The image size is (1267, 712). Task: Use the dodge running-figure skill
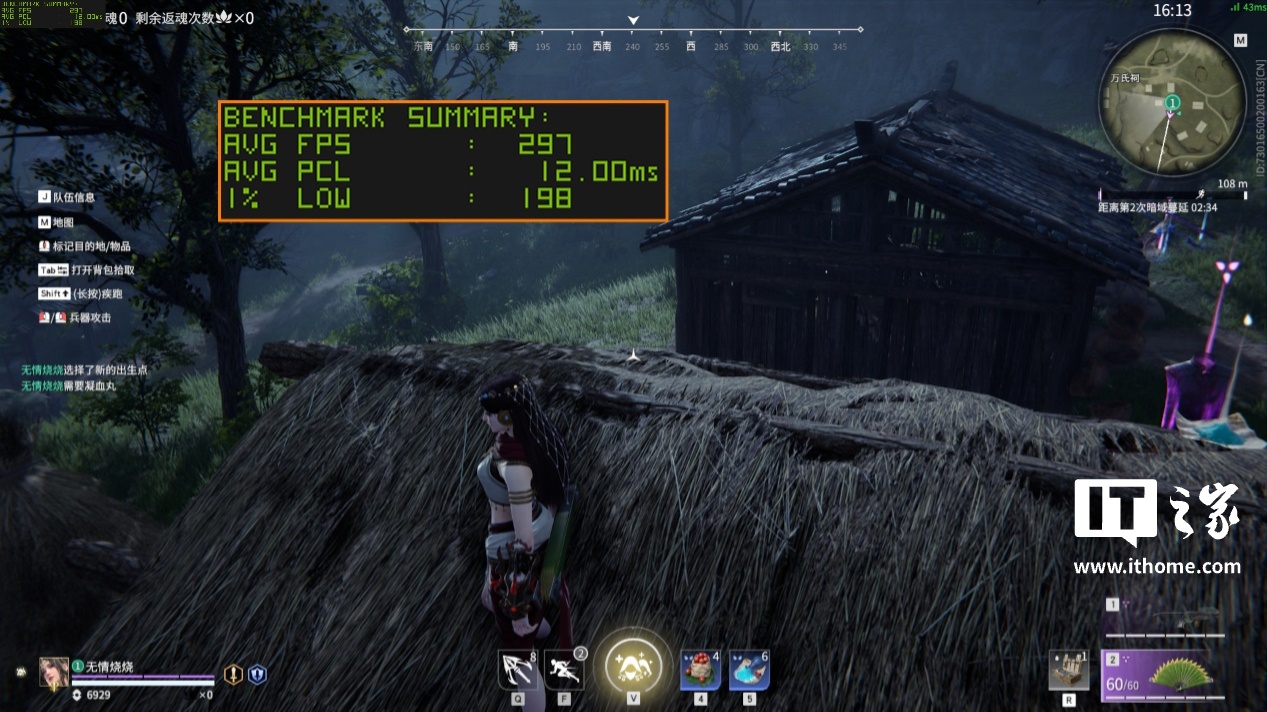click(564, 670)
